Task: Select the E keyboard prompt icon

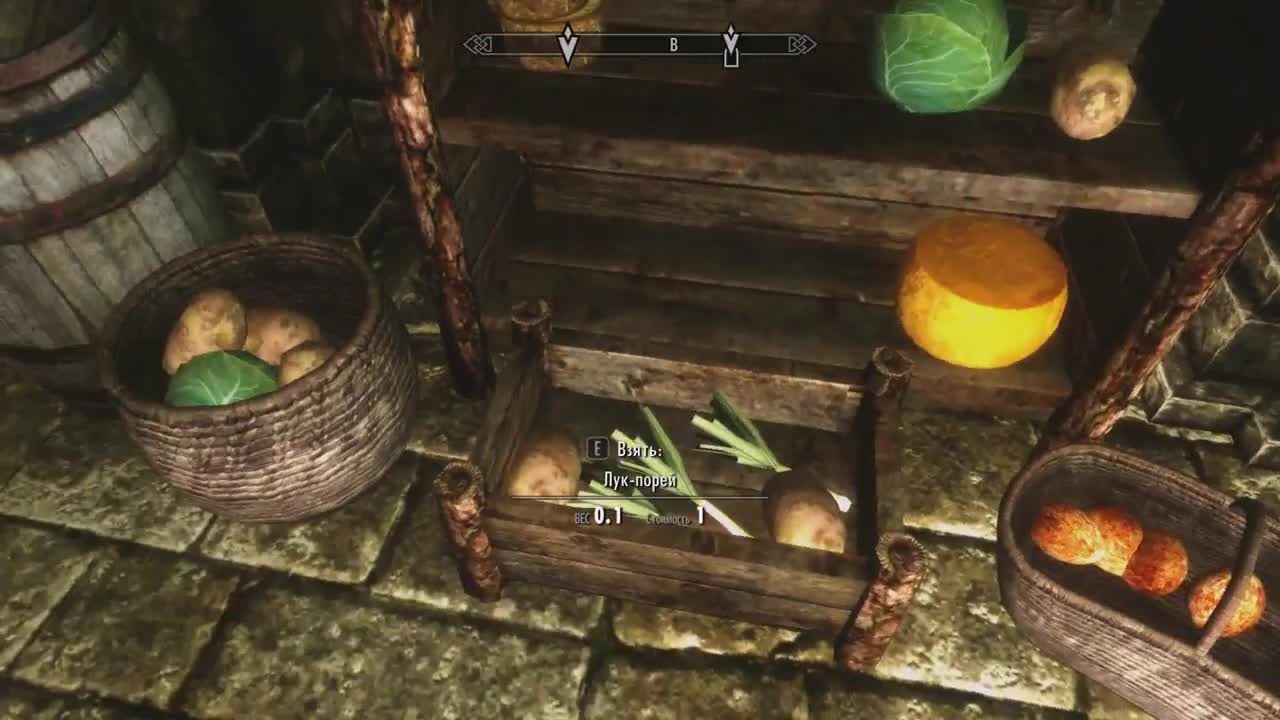Action: tap(597, 449)
